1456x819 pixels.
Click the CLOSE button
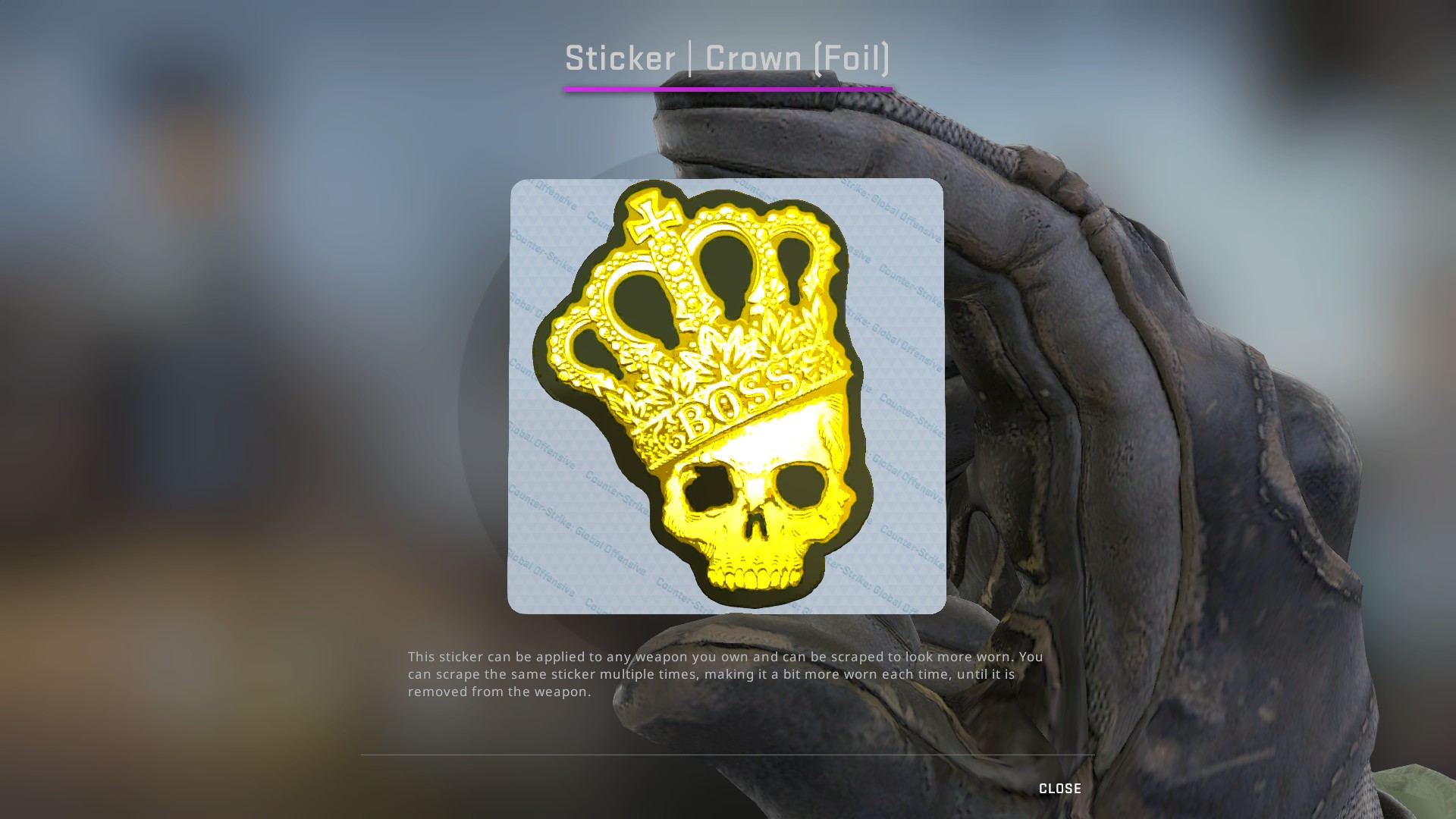tap(1060, 788)
